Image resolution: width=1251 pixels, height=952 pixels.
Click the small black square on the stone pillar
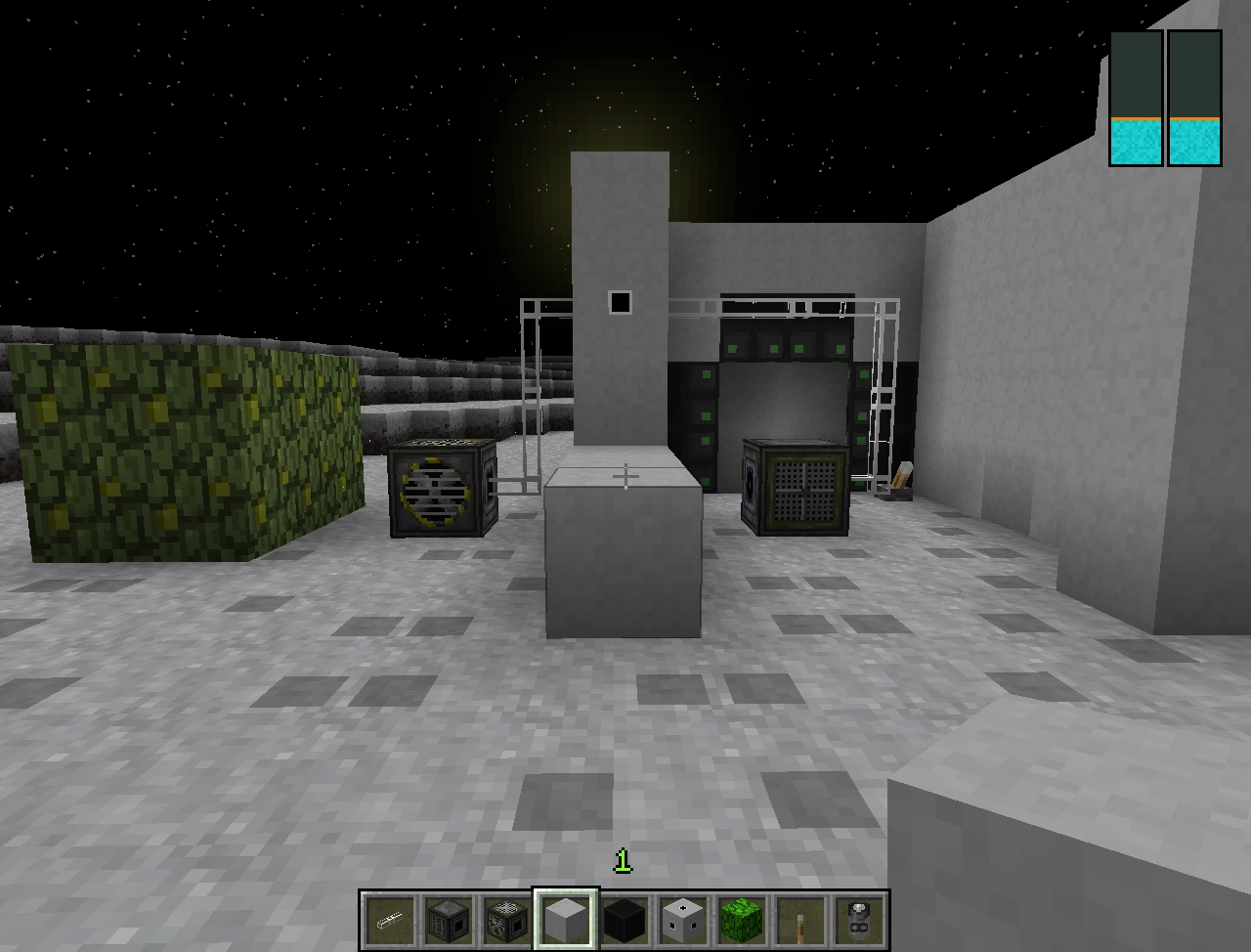pos(621,302)
